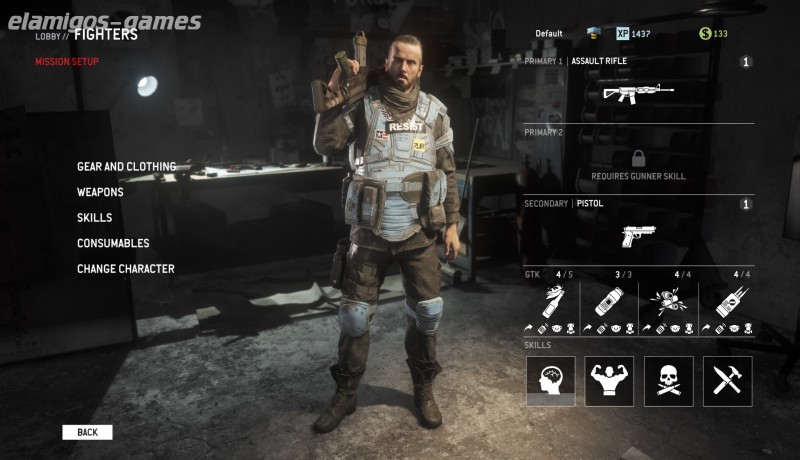
Task: Open the flexing muscles skill icon
Action: pyautogui.click(x=609, y=381)
